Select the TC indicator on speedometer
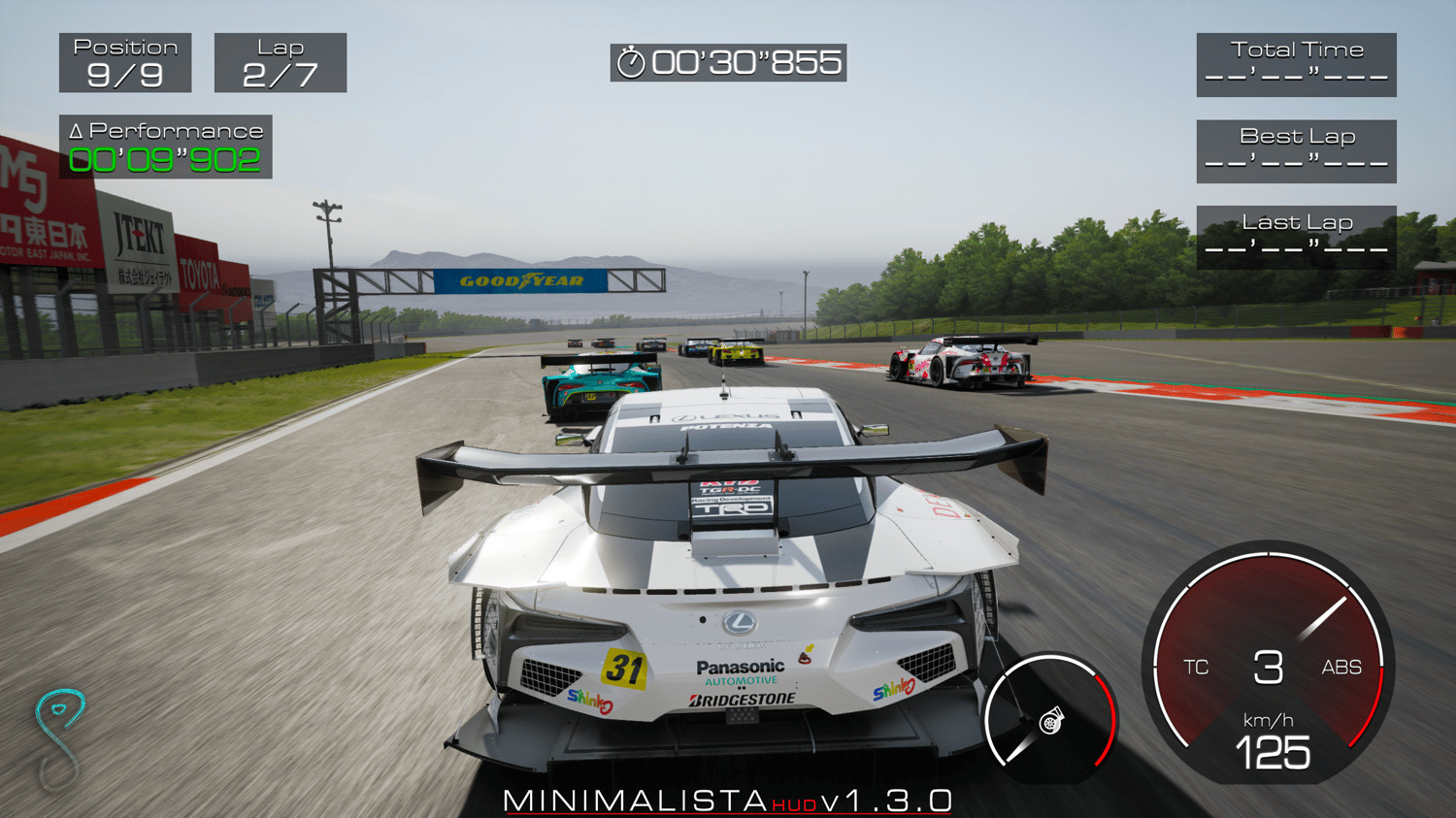 pos(1196,668)
